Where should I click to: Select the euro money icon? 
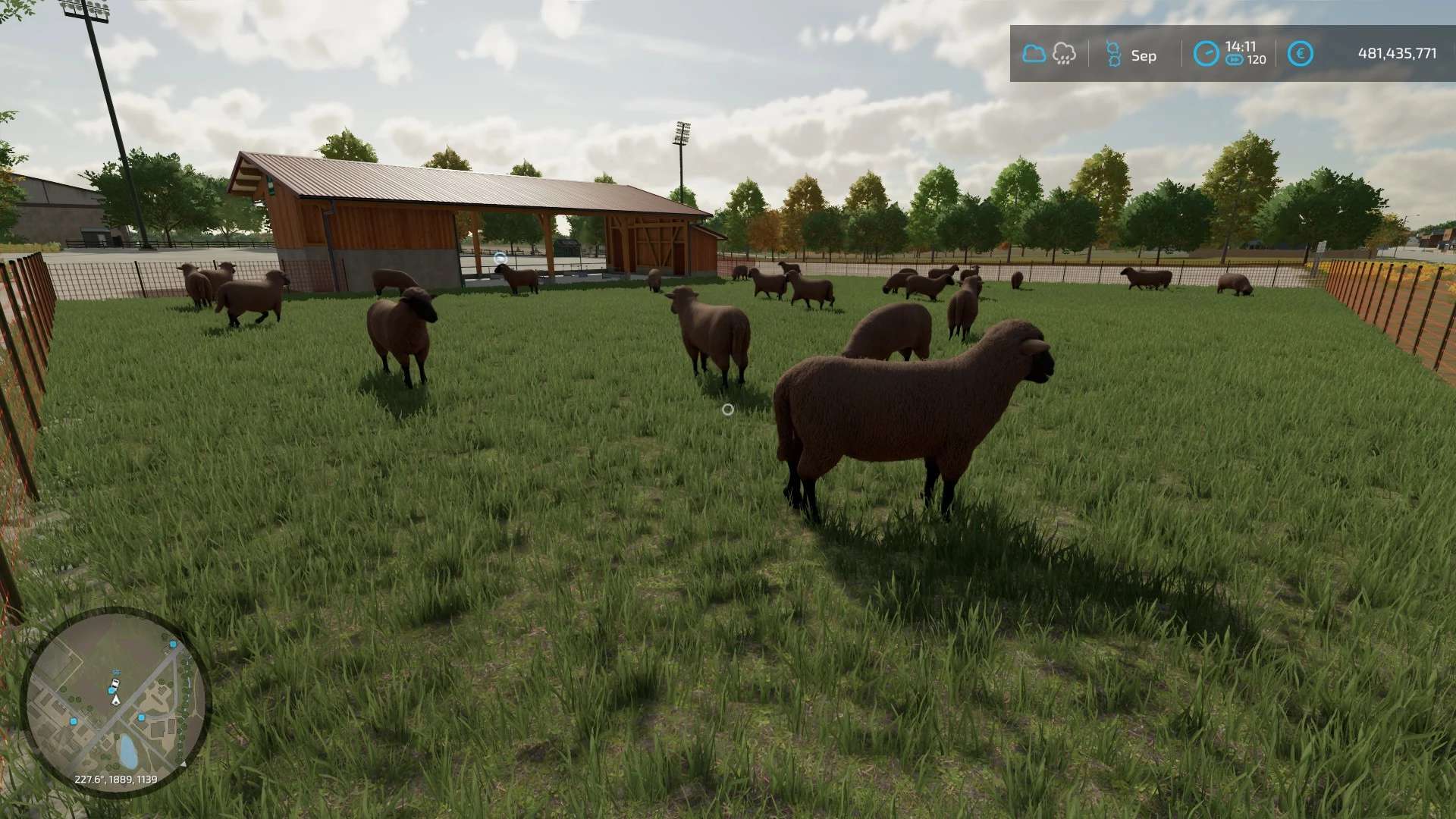(1300, 54)
